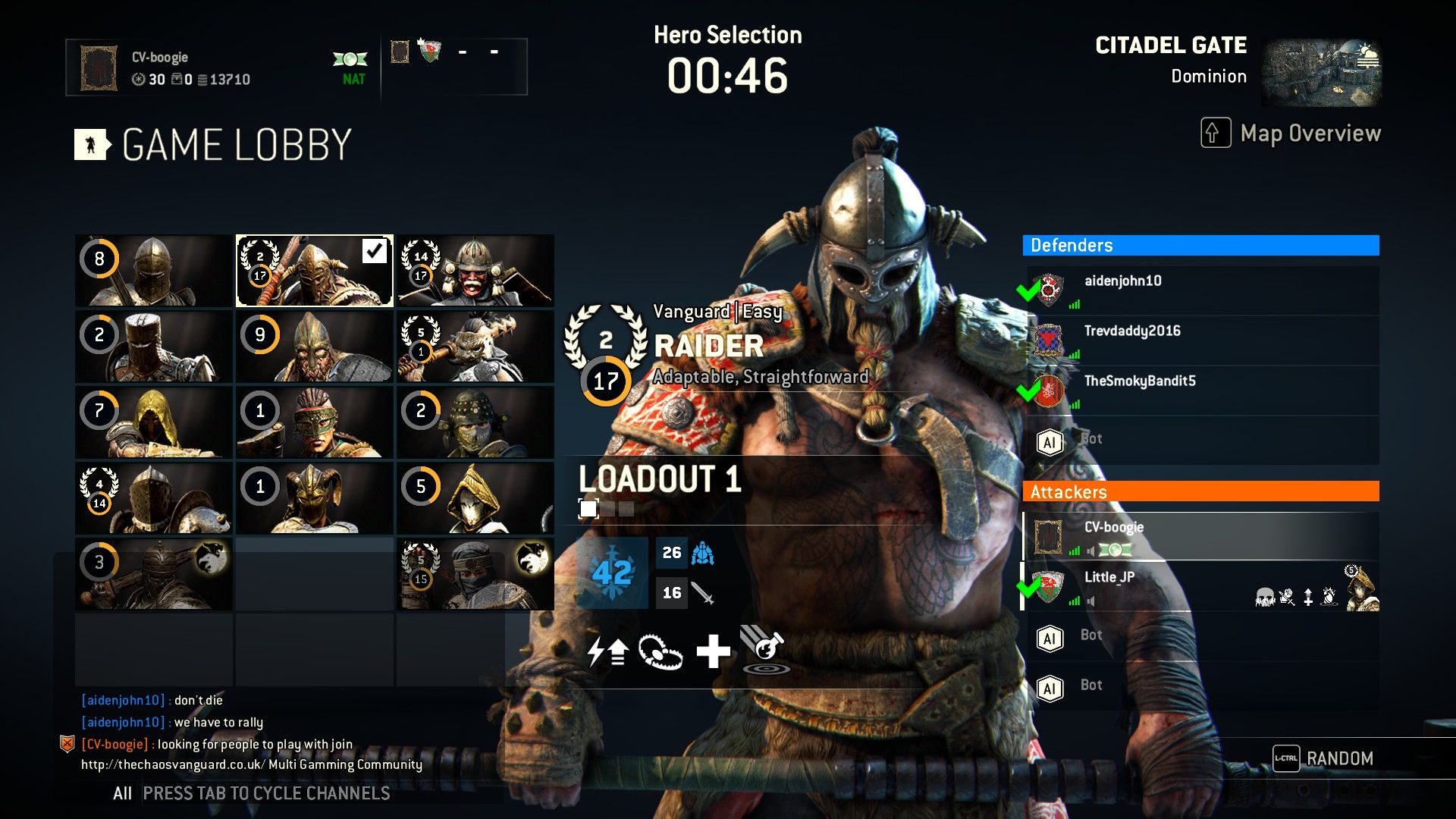Pick the Valkyrie hero with horned helmet
Screen dimensions: 1456x819
[x=314, y=498]
